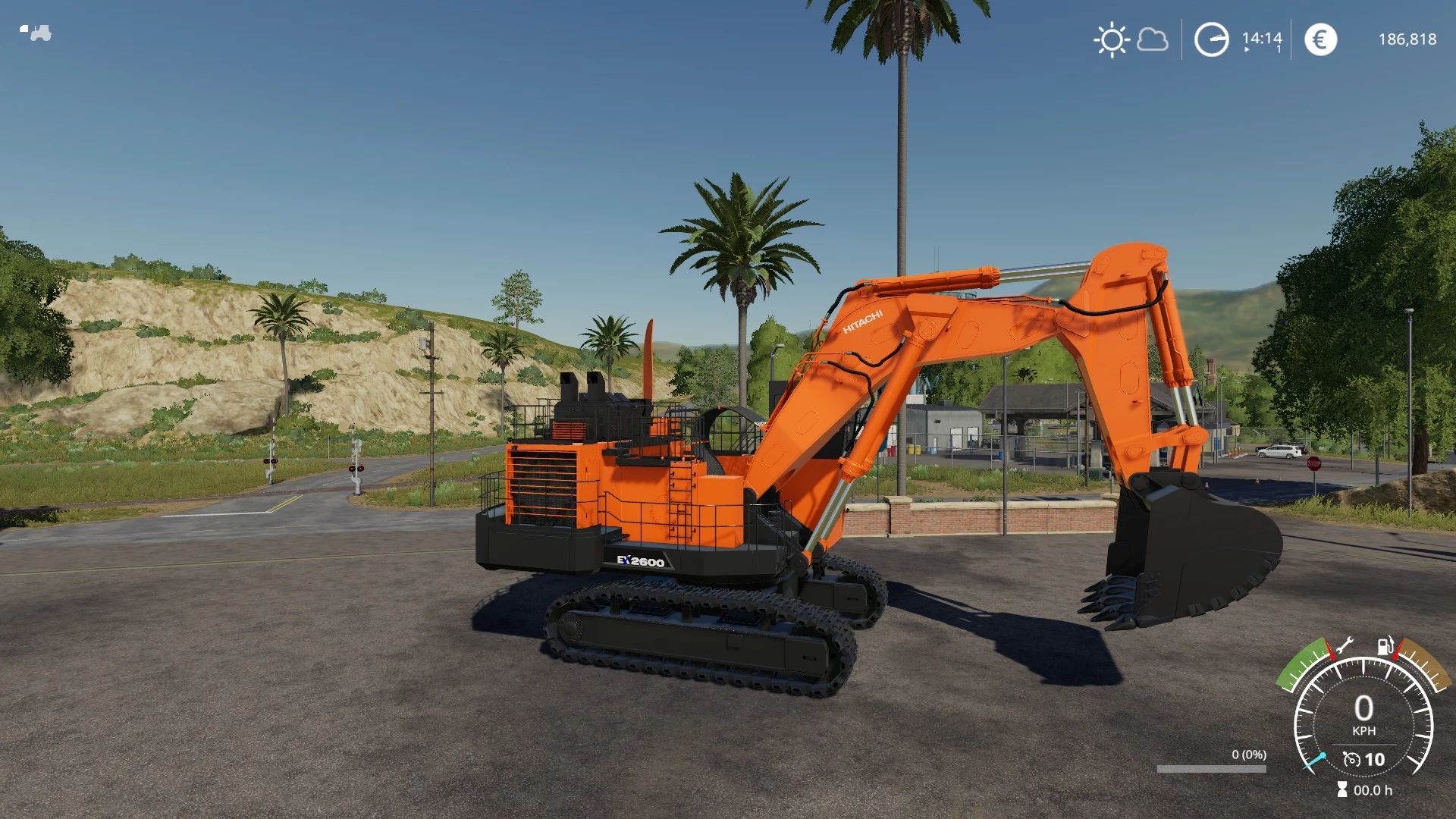The image size is (1456, 819).
Task: Toggle the time-skip play arrow under 14:14
Action: coord(1247,49)
